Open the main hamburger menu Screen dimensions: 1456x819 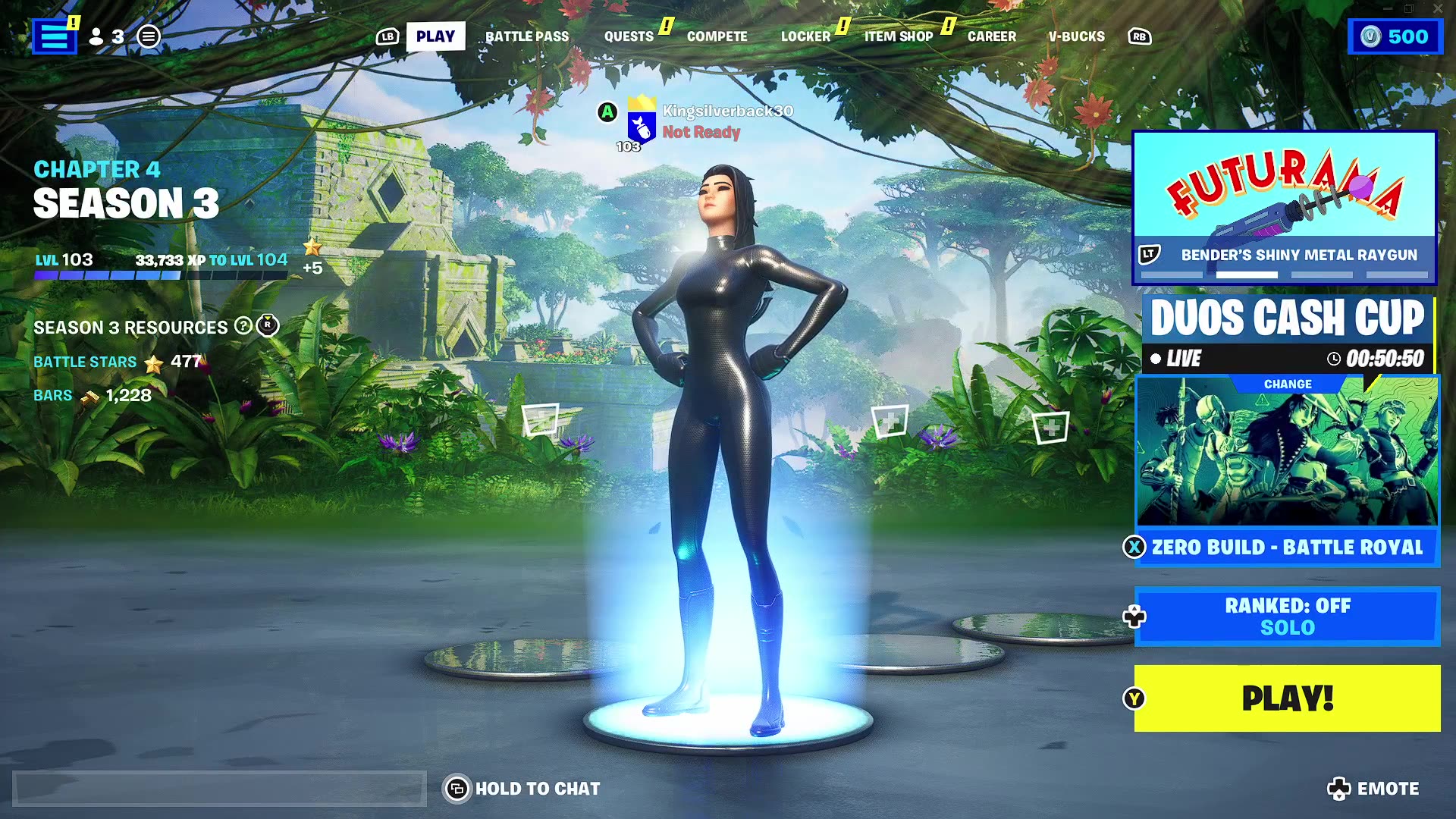[x=53, y=35]
